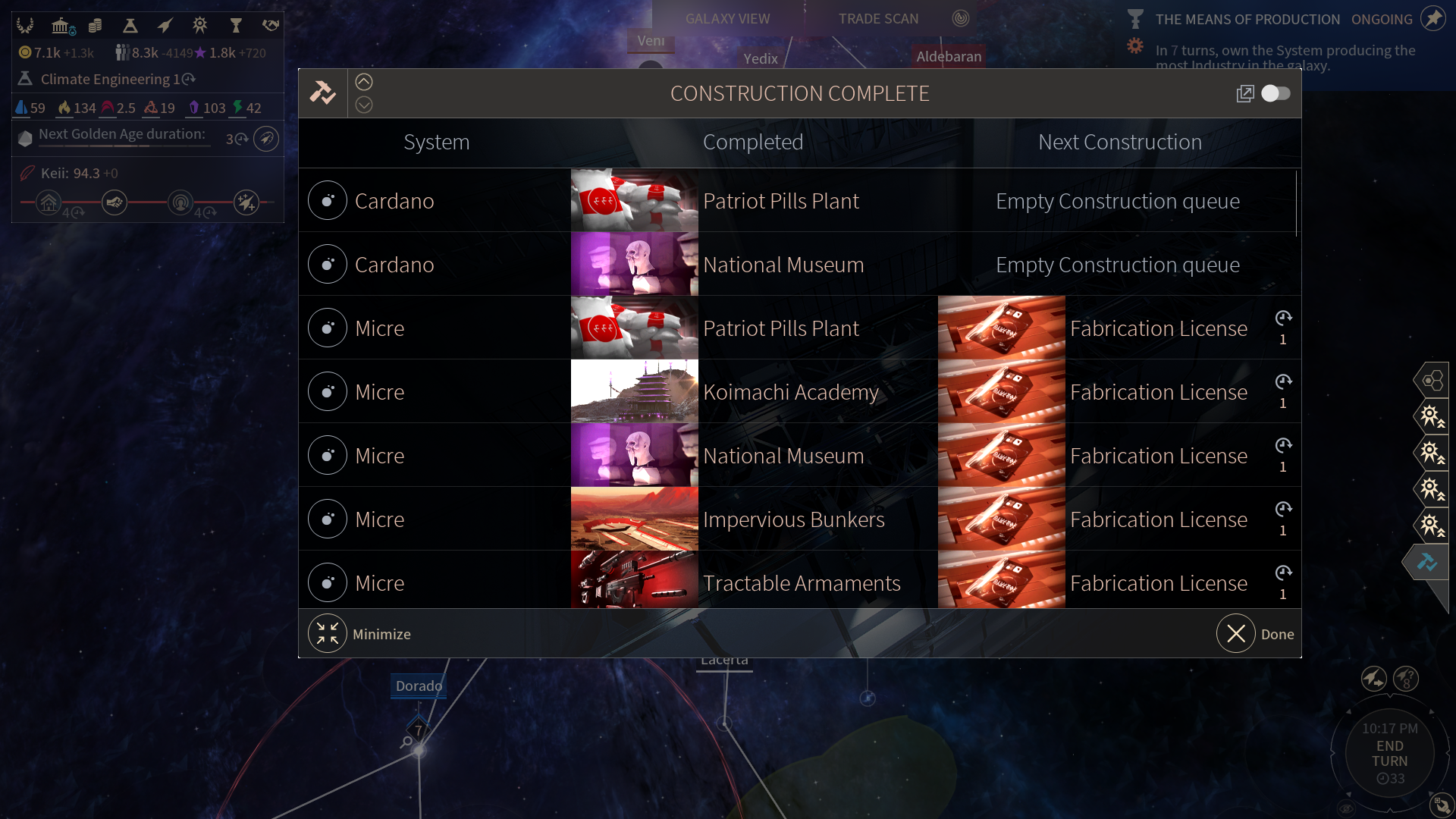The image size is (1456, 819).
Task: Toggle the switch in the panel header
Action: (1276, 93)
